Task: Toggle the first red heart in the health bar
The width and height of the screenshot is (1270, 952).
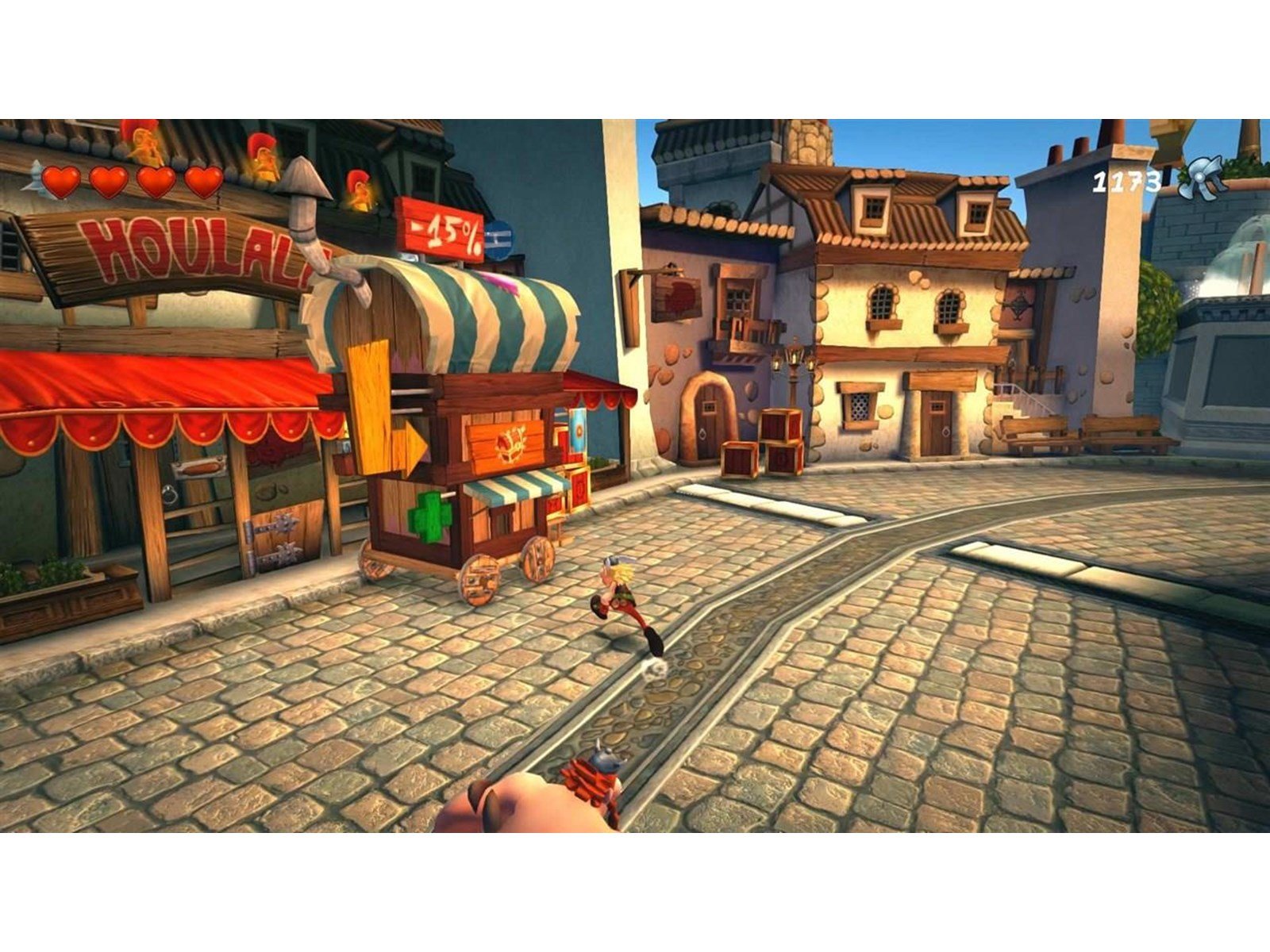Action: coord(60,181)
